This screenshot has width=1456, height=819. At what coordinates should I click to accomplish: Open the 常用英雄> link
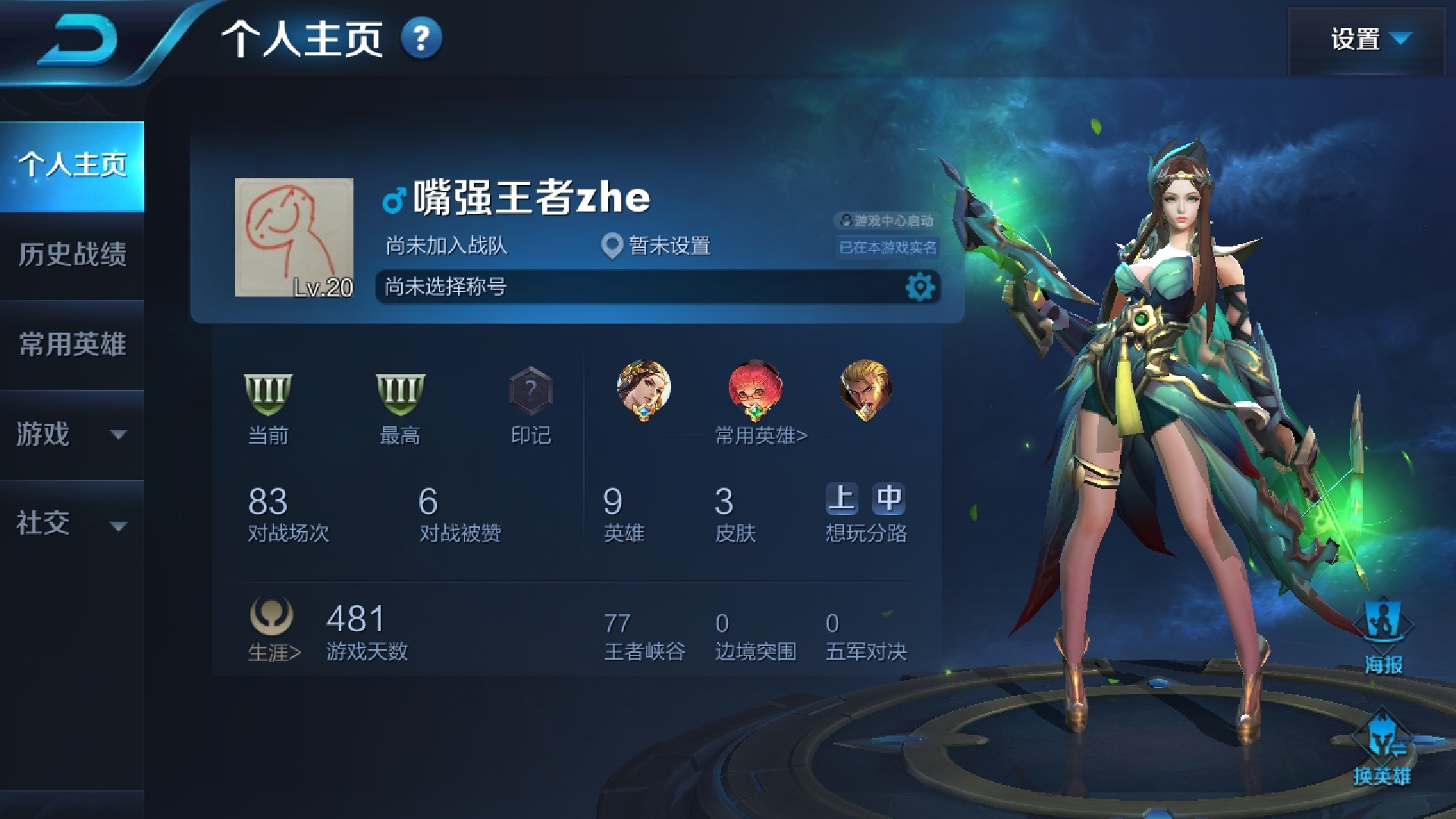click(761, 435)
